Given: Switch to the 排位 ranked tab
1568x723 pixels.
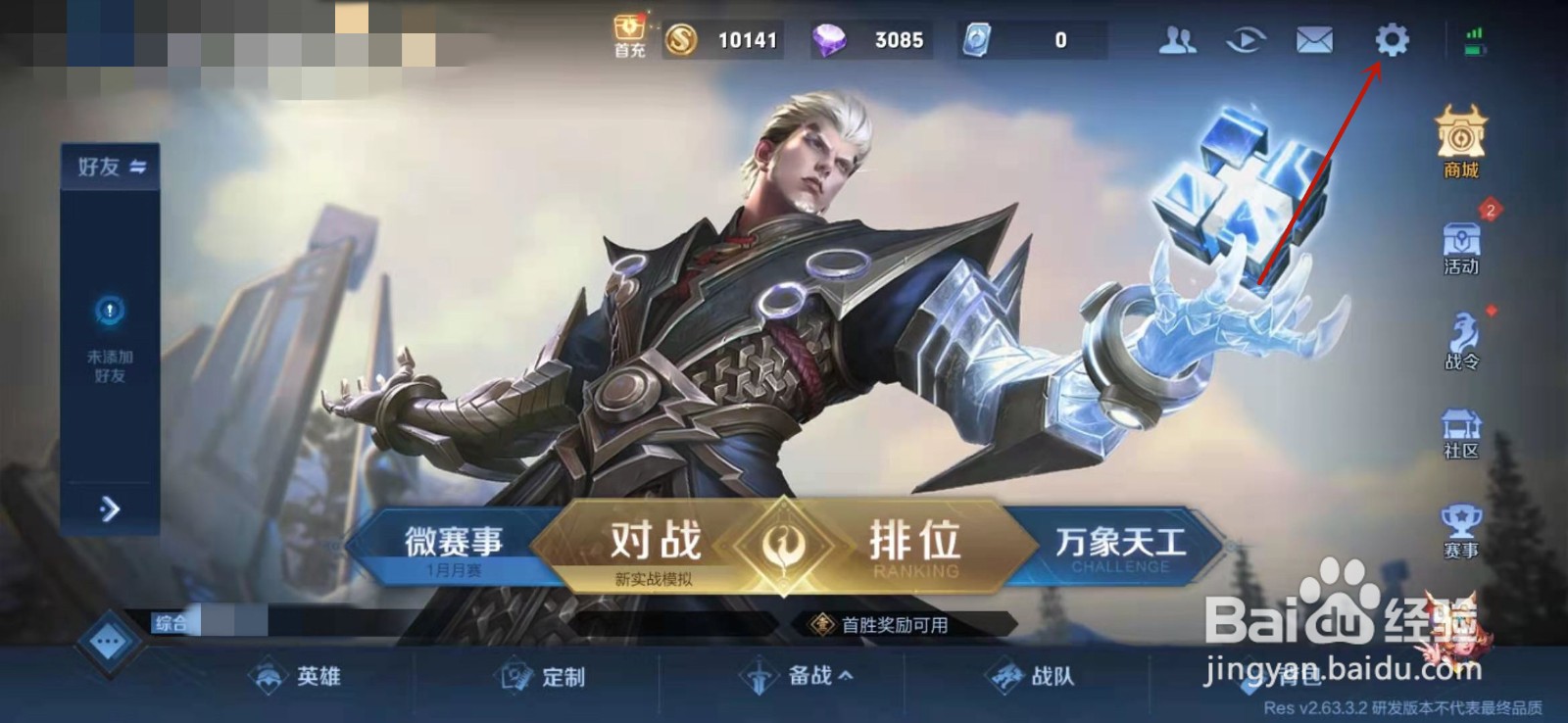Looking at the screenshot, I should click(x=913, y=538).
